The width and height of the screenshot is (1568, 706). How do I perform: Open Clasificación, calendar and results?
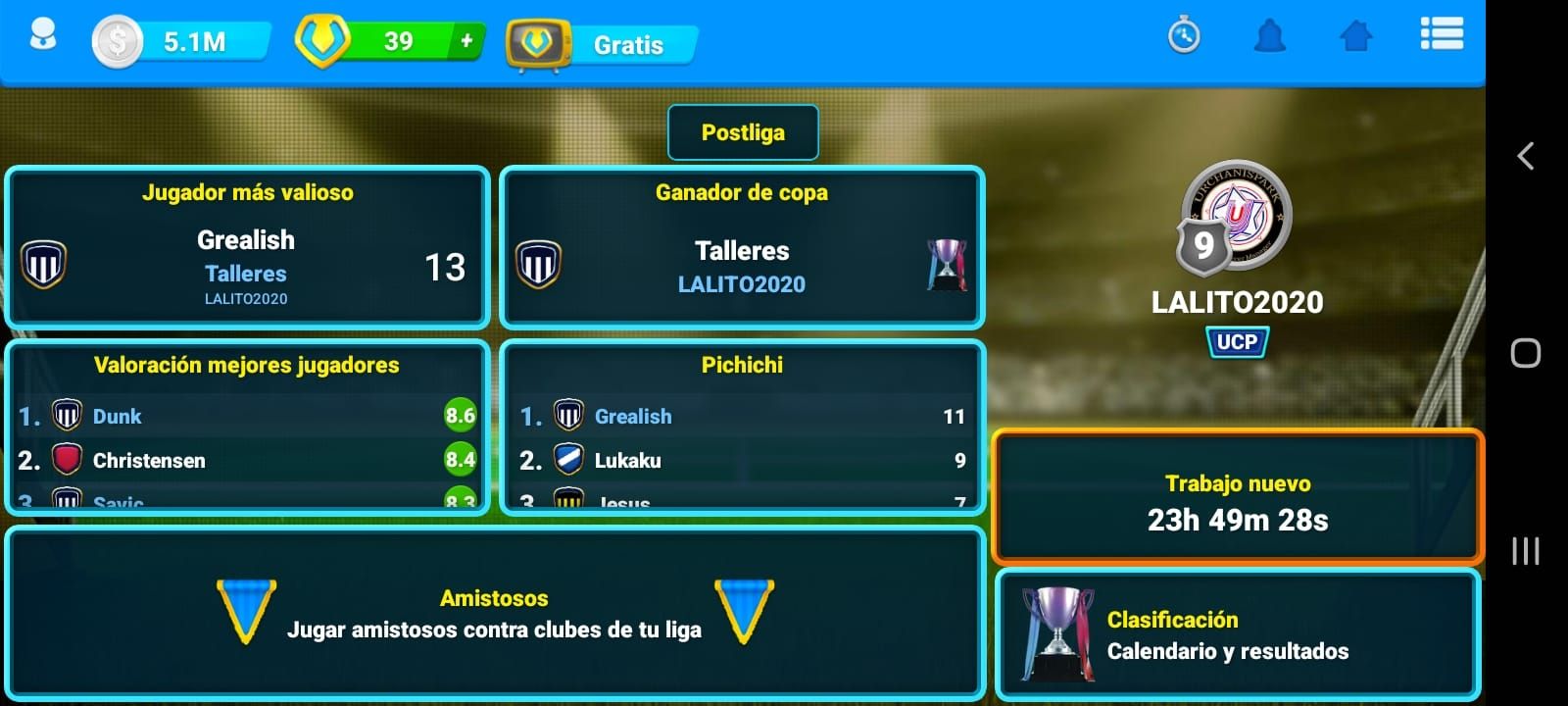point(1237,635)
